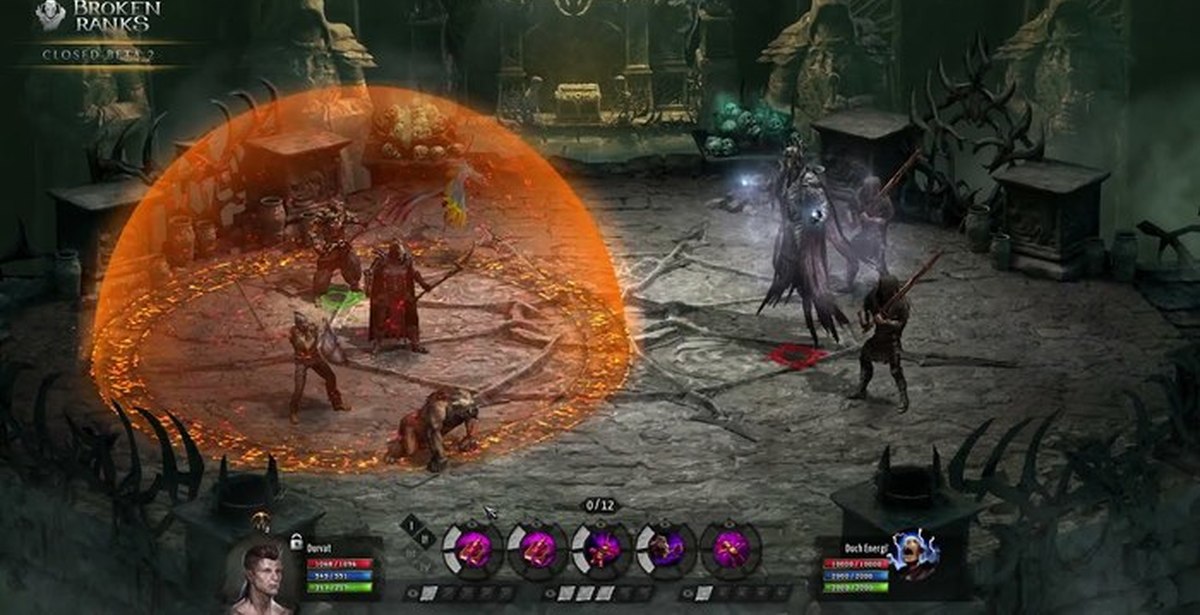Toggle the padlock icon beside Durvat's portrait

296,541
